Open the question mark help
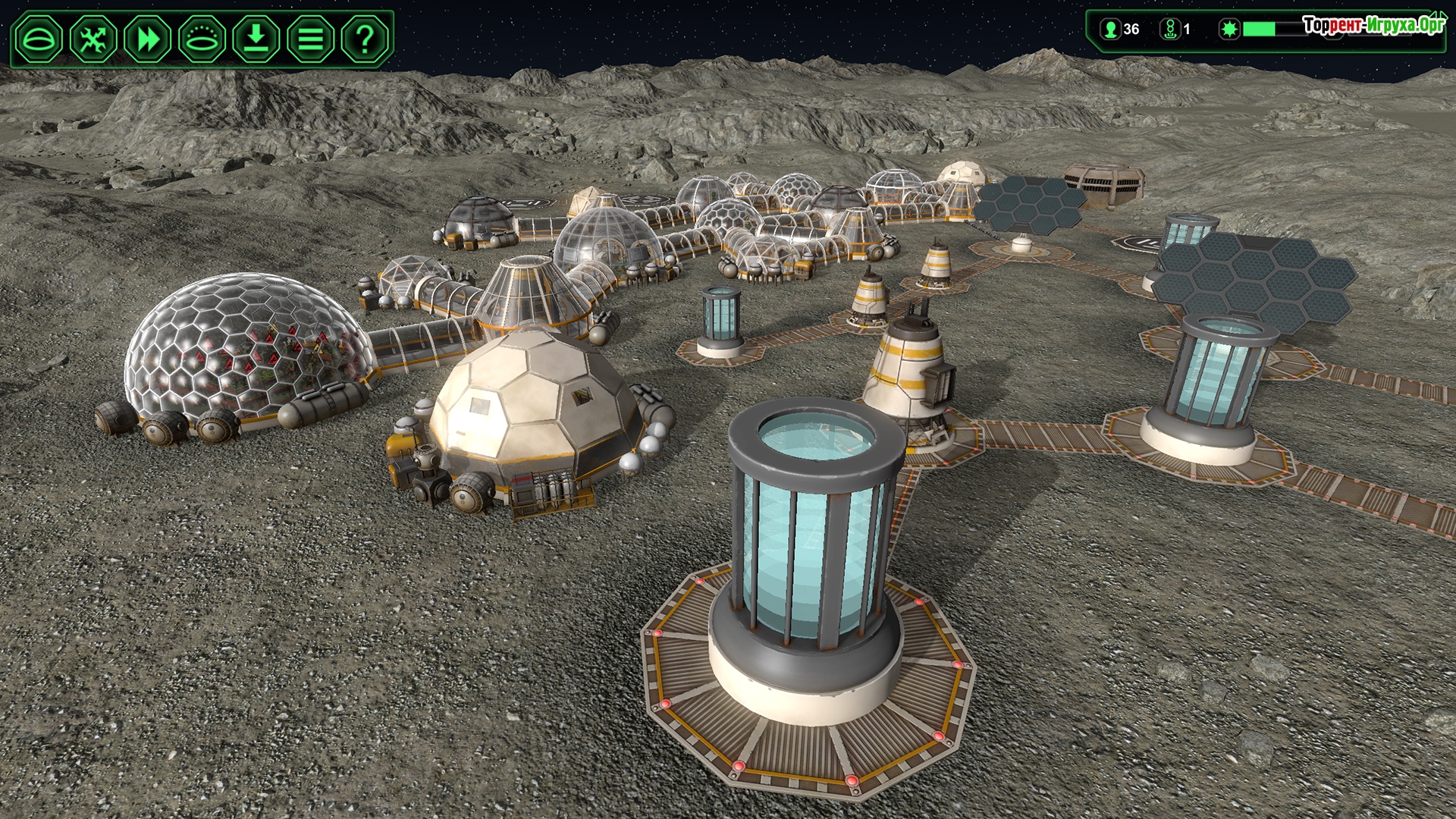 pyautogui.click(x=365, y=38)
